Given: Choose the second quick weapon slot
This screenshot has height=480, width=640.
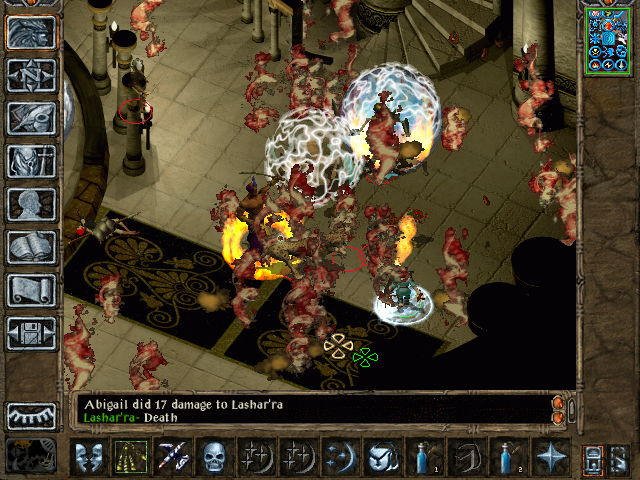Looking at the screenshot, I should pyautogui.click(x=174, y=457).
